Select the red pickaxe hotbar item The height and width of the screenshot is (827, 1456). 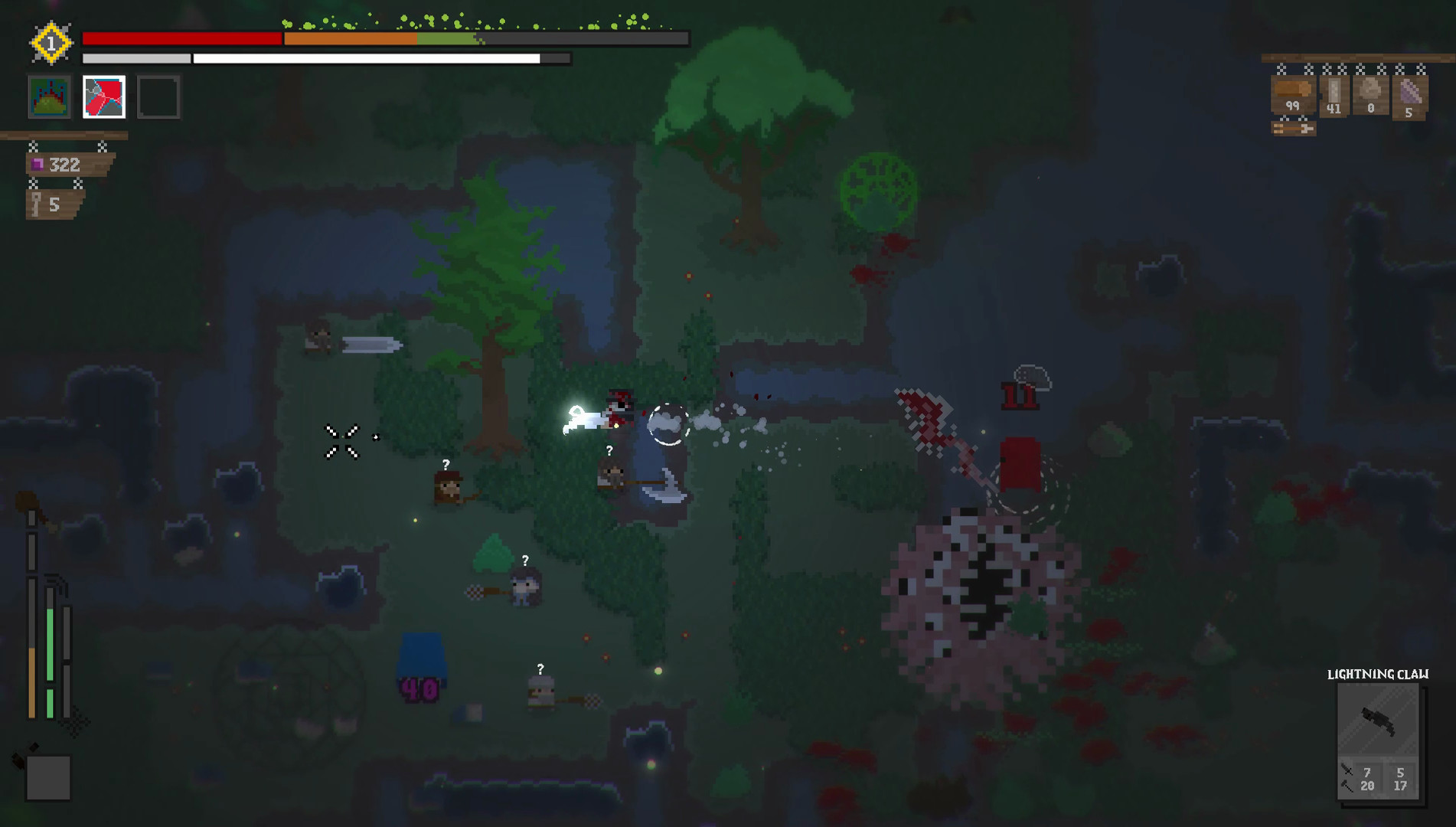point(103,96)
